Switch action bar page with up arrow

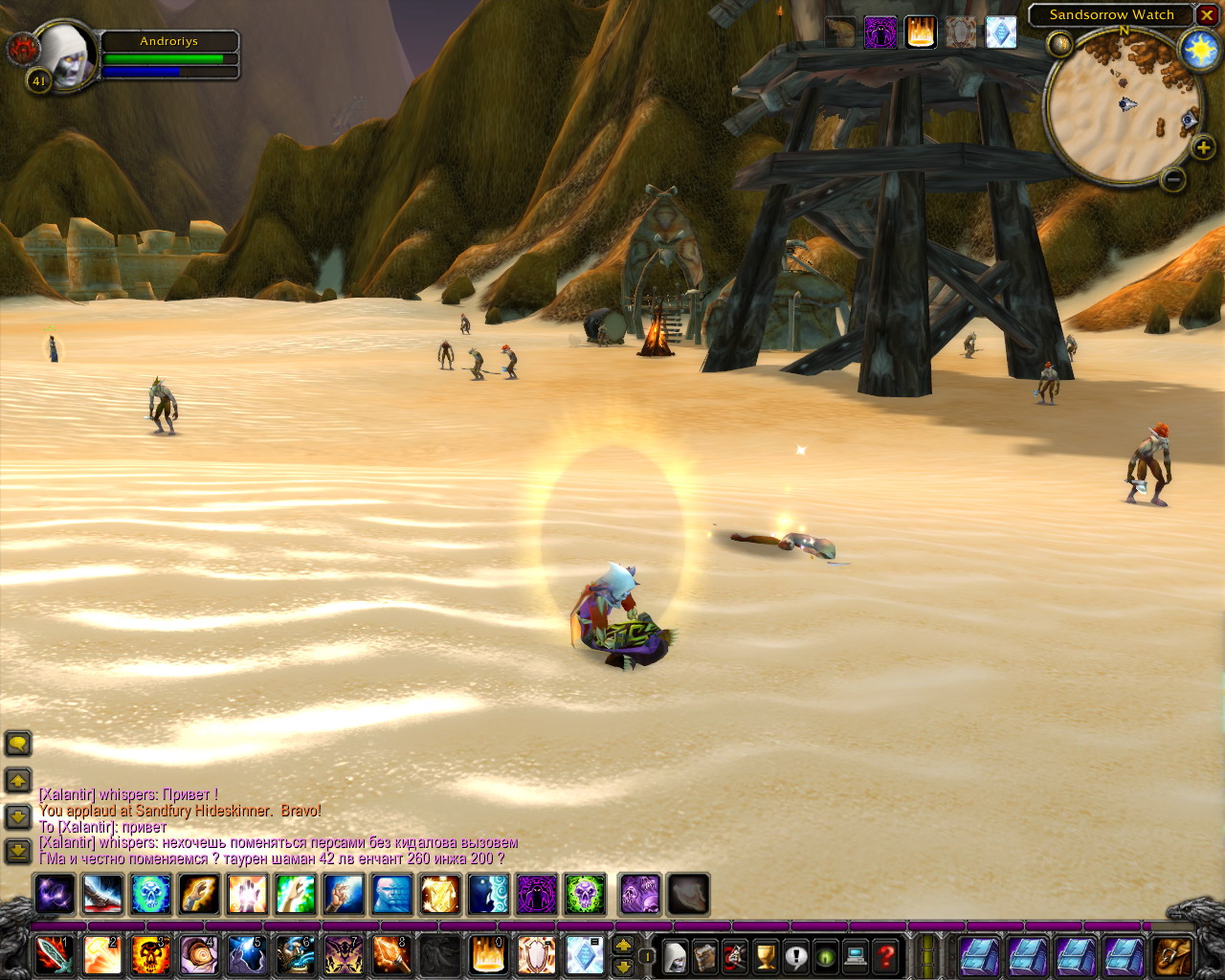(623, 946)
